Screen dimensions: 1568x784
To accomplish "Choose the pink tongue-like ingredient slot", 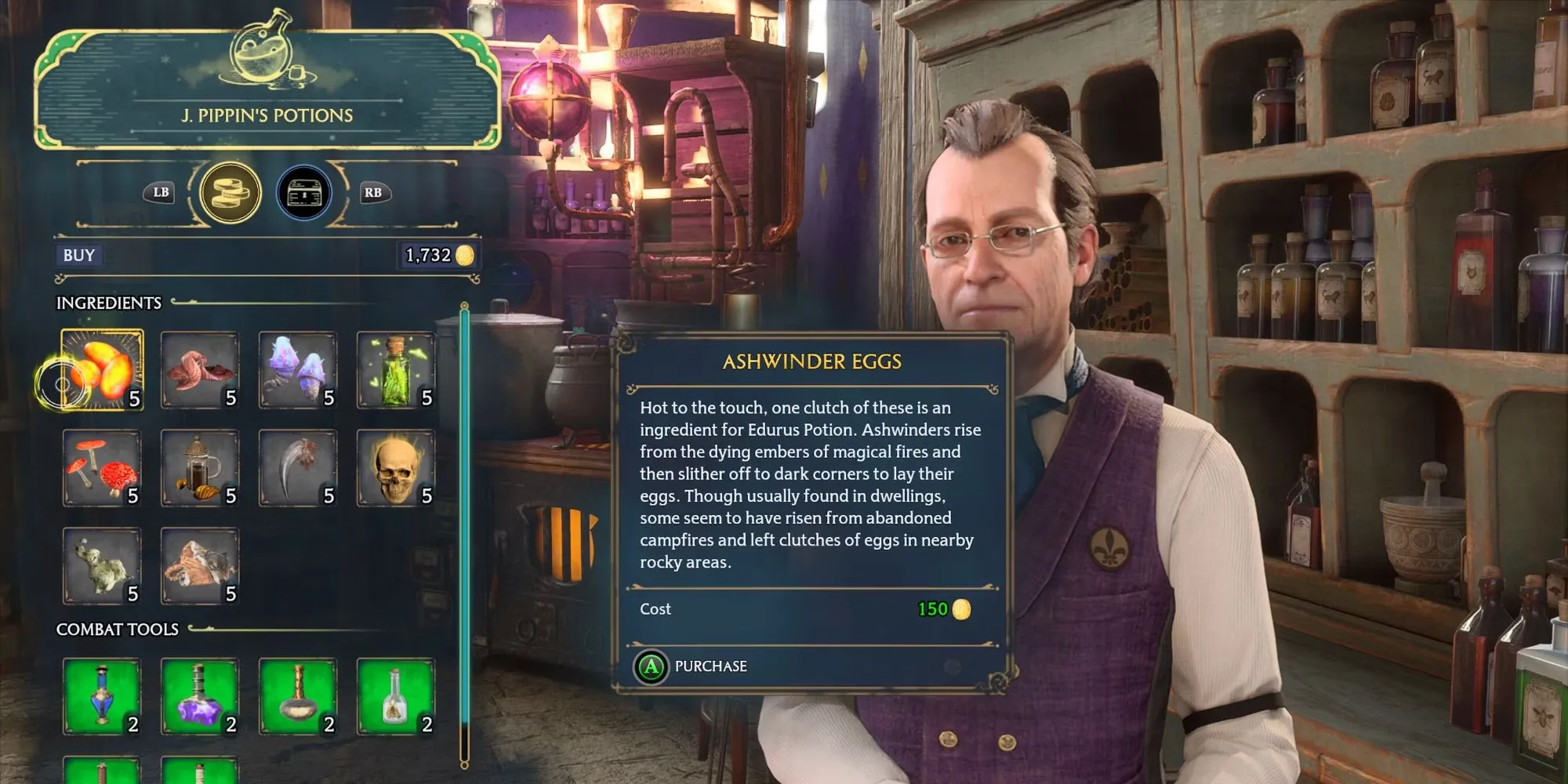I will pyautogui.click(x=200, y=370).
